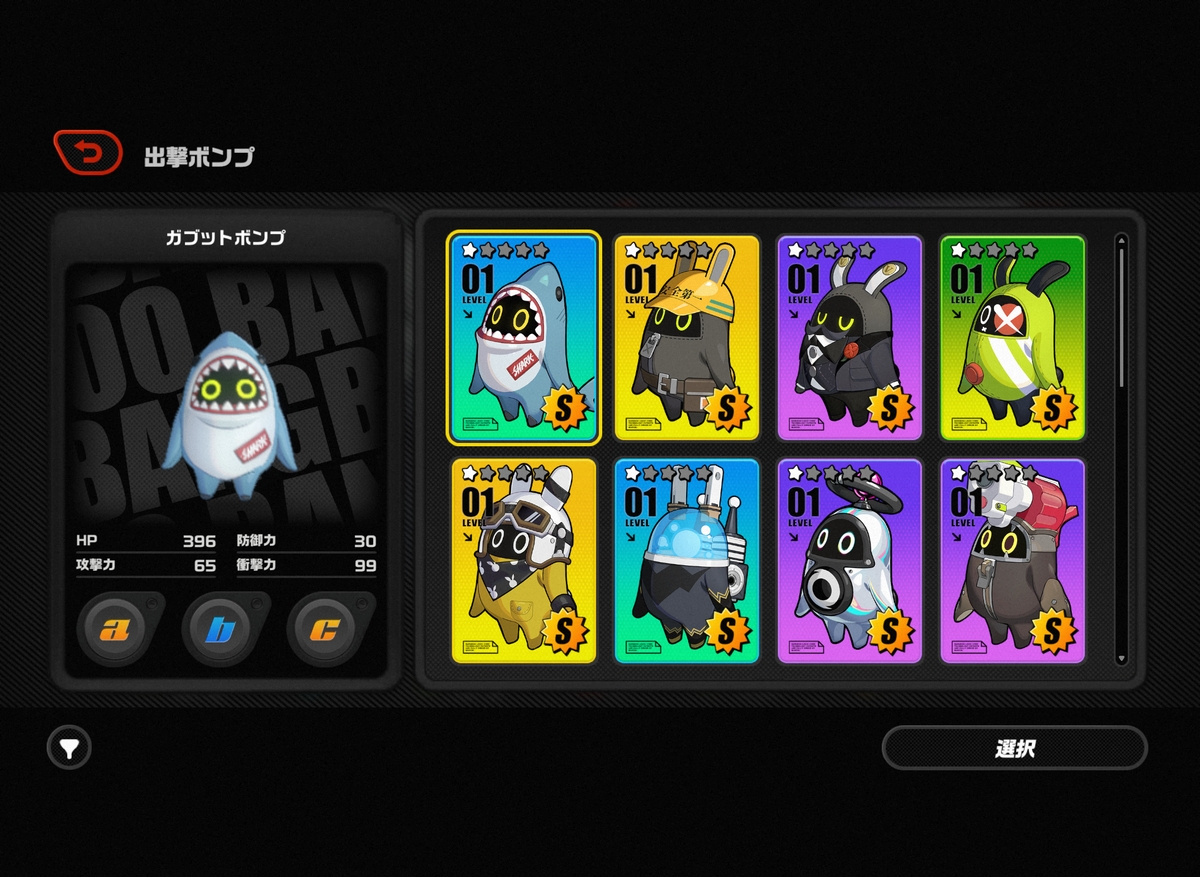
Task: Click the Bangboo list scrollbar
Action: (x=1121, y=320)
